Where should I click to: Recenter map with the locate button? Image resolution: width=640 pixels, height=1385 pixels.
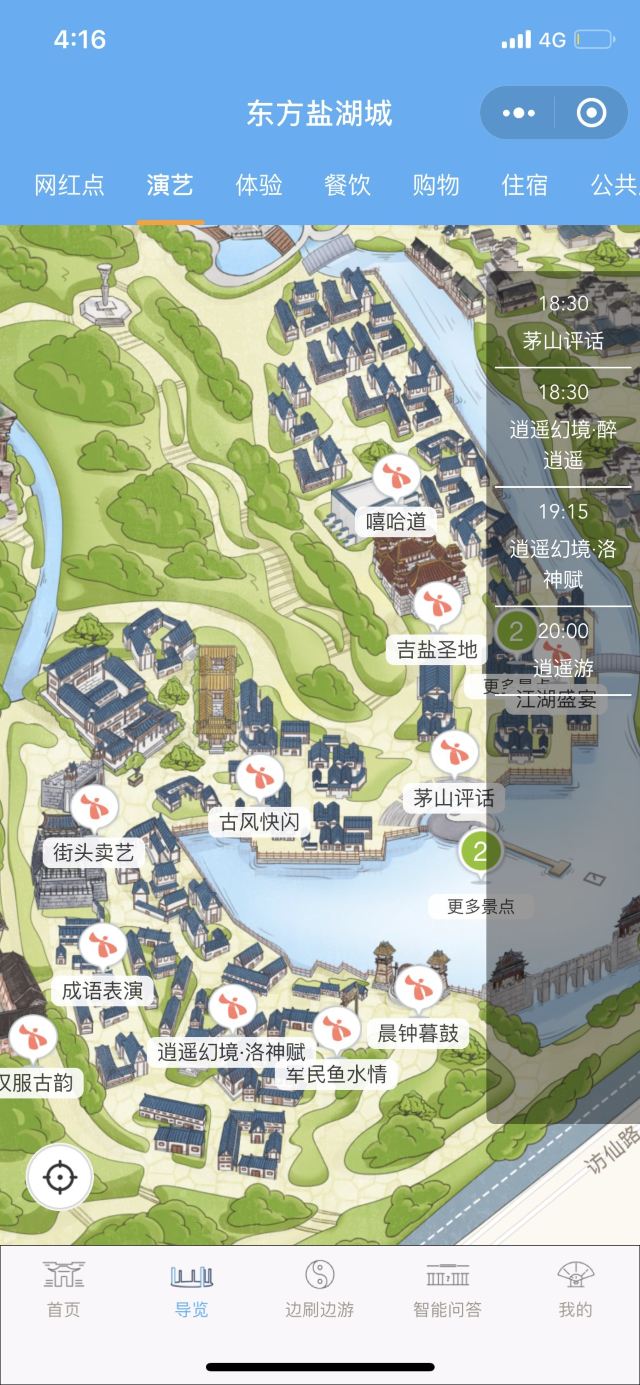pyautogui.click(x=60, y=1178)
